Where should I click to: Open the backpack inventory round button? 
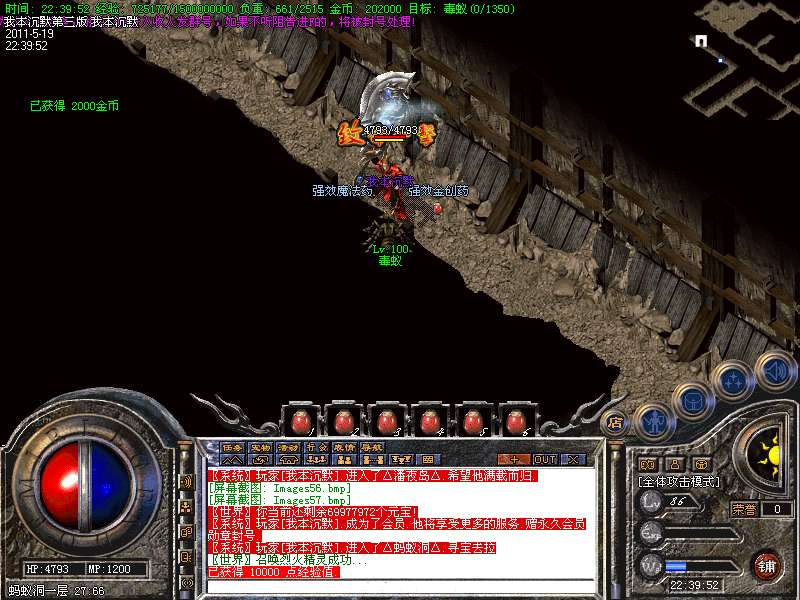[693, 402]
